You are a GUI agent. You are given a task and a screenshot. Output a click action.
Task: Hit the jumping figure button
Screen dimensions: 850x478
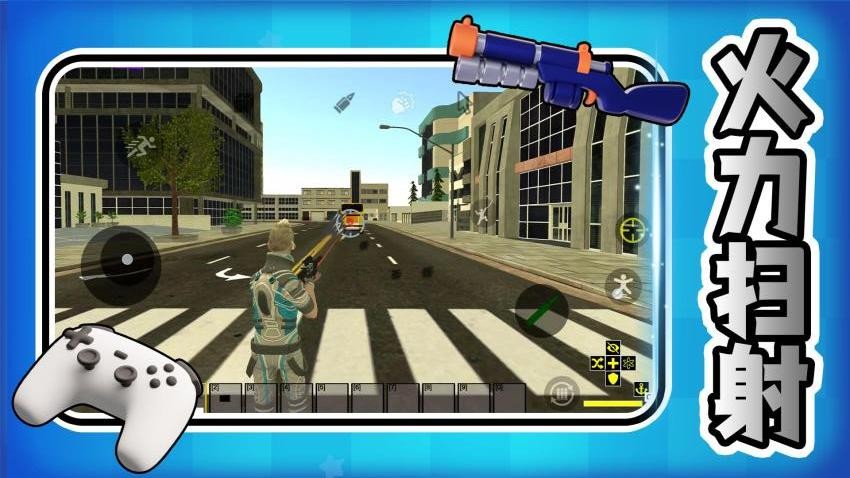[624, 287]
